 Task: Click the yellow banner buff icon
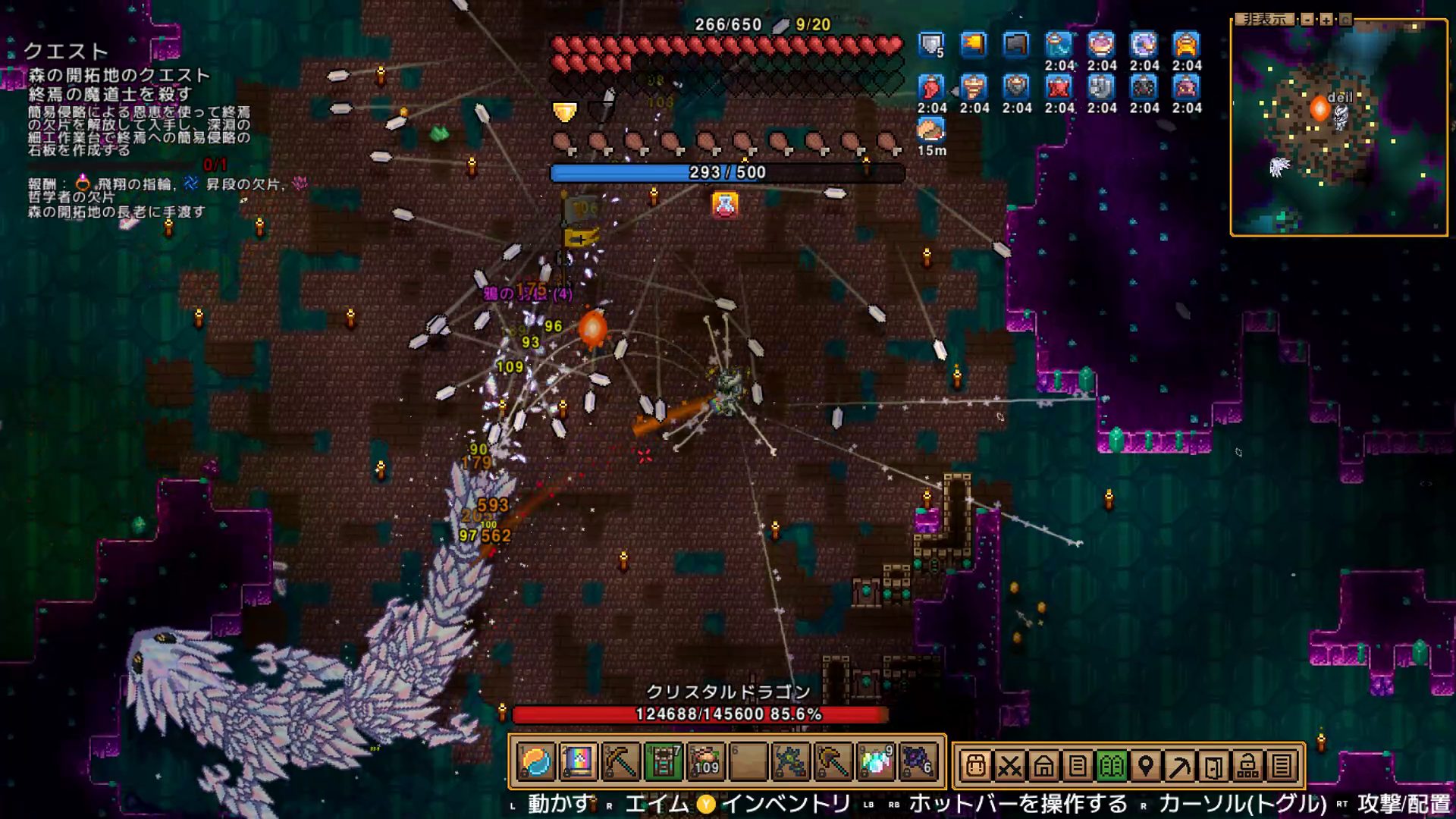click(x=974, y=45)
